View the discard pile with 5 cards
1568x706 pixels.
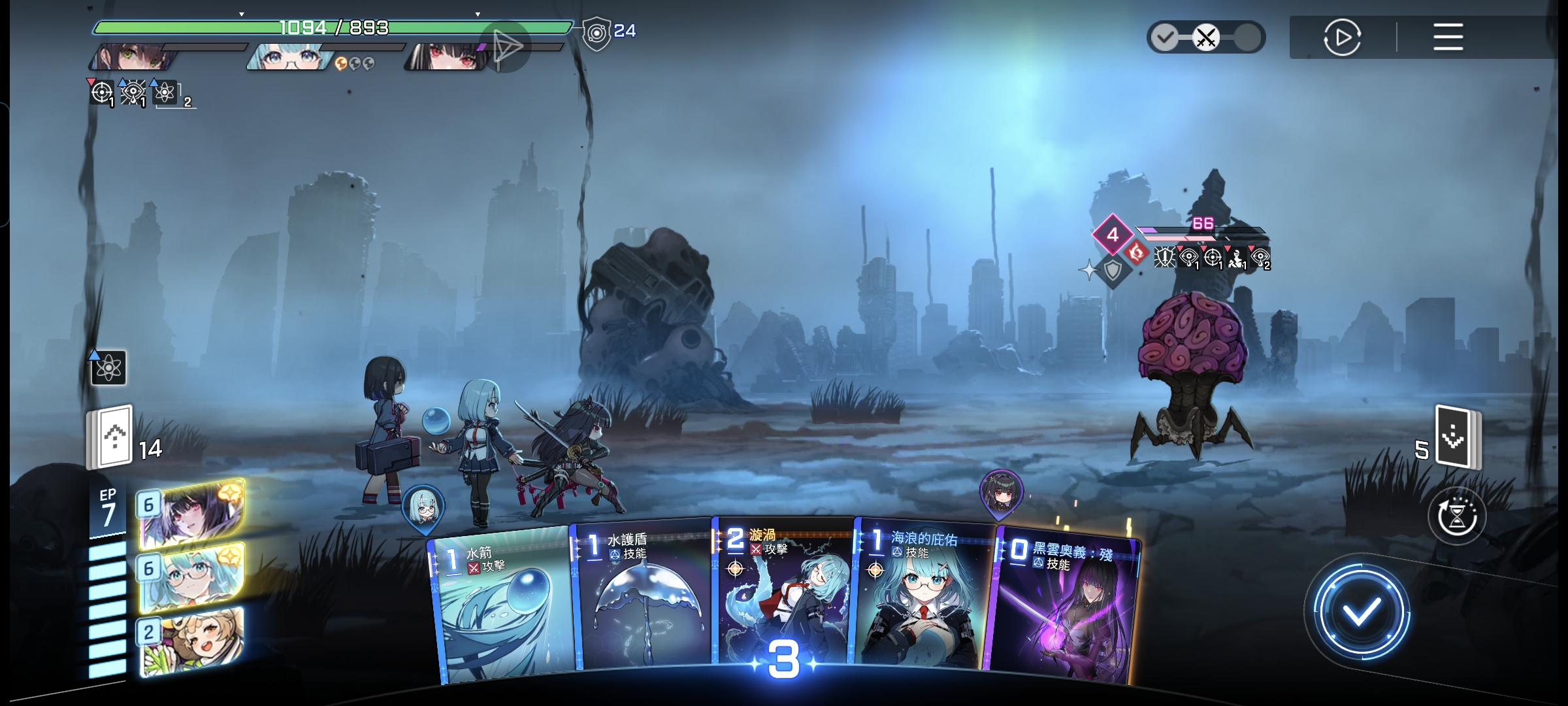pos(1458,437)
